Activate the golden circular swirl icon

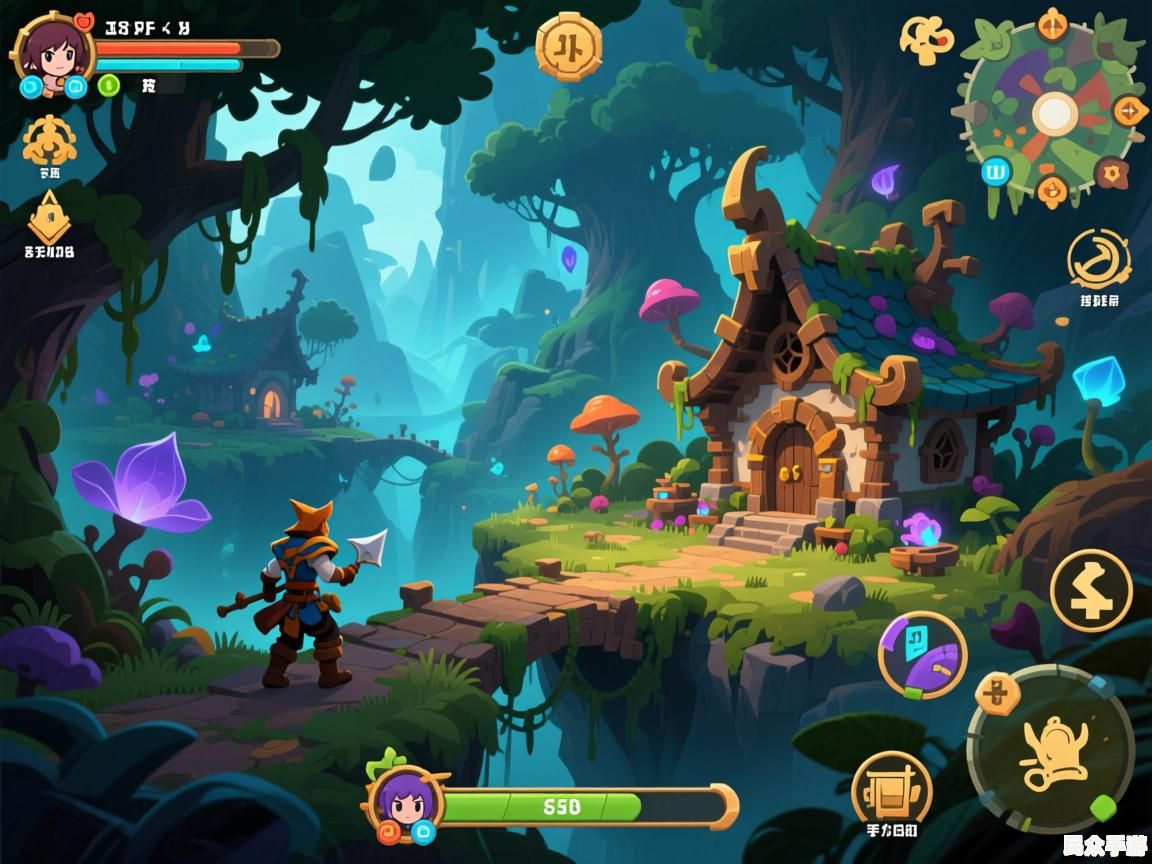(1098, 259)
